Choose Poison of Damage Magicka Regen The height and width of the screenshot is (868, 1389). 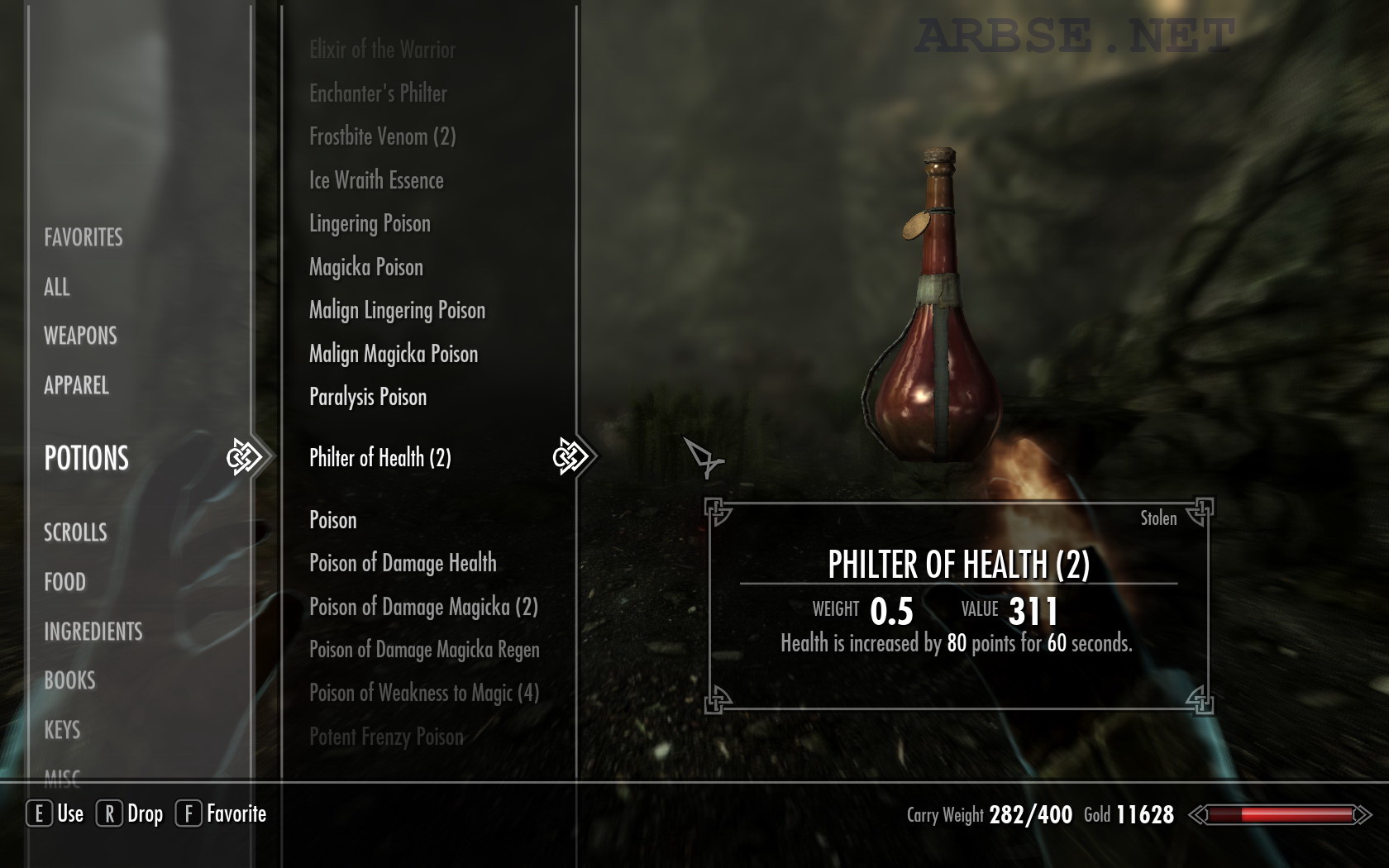424,650
